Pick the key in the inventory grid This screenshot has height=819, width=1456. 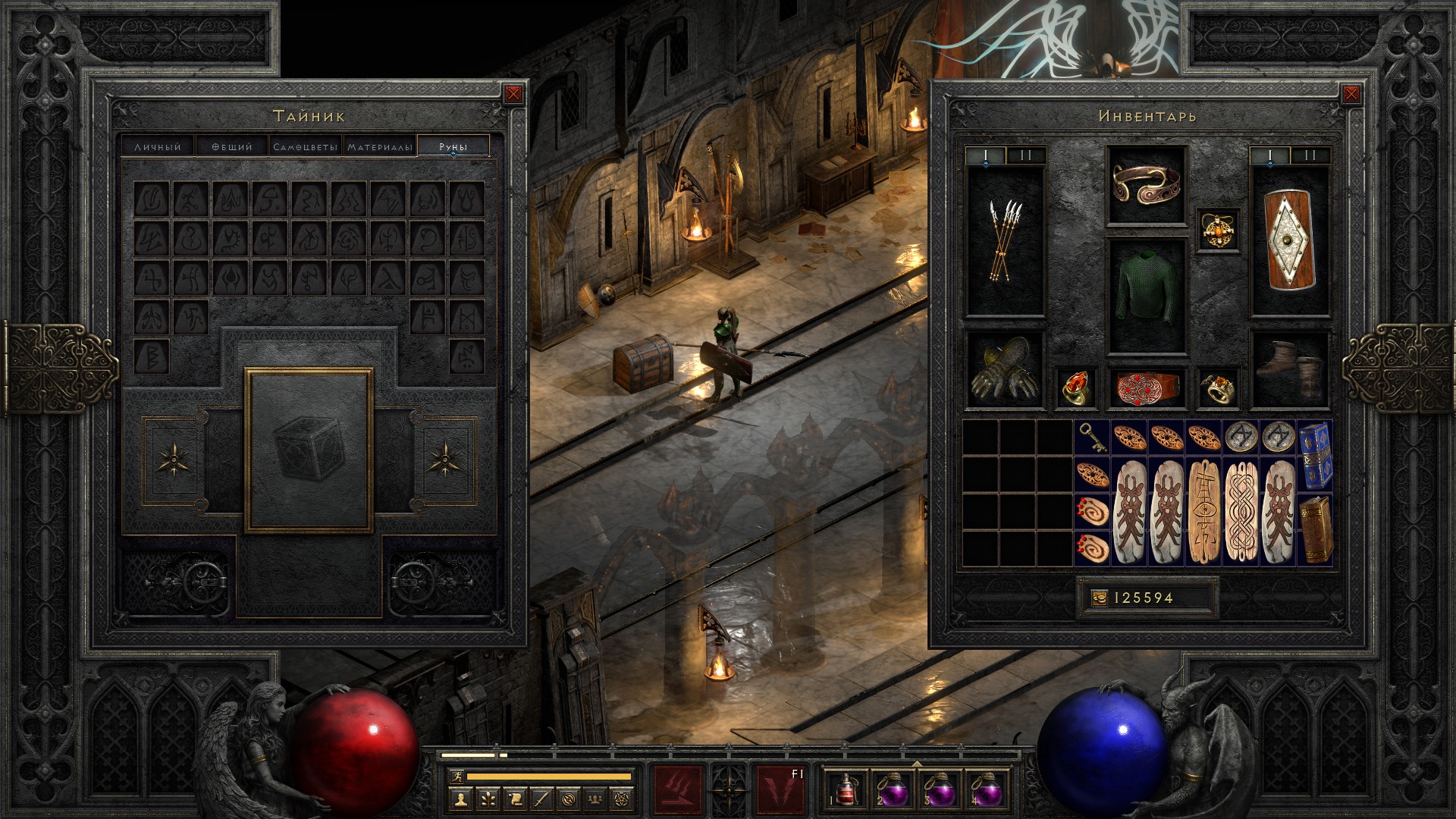[1091, 438]
